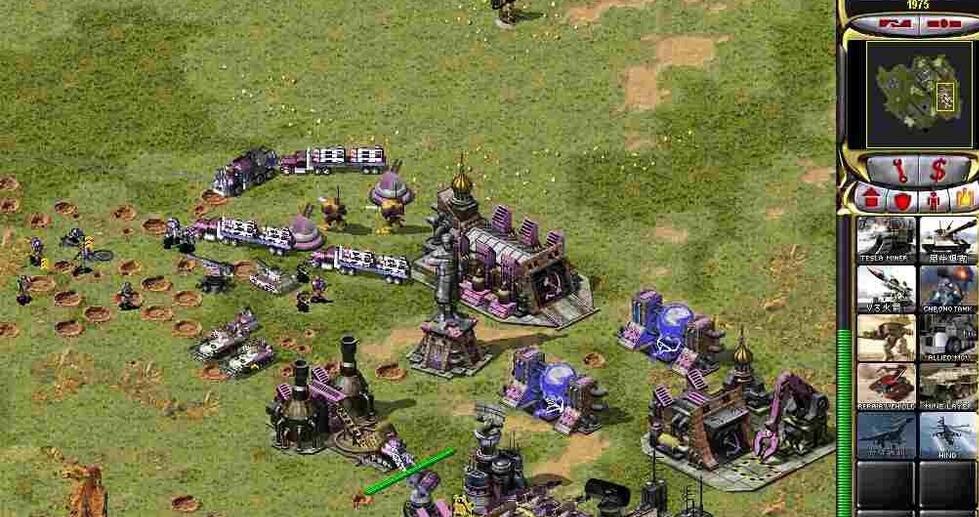The width and height of the screenshot is (979, 517).
Task: Open the defenses tab with shield icon
Action: 901,198
